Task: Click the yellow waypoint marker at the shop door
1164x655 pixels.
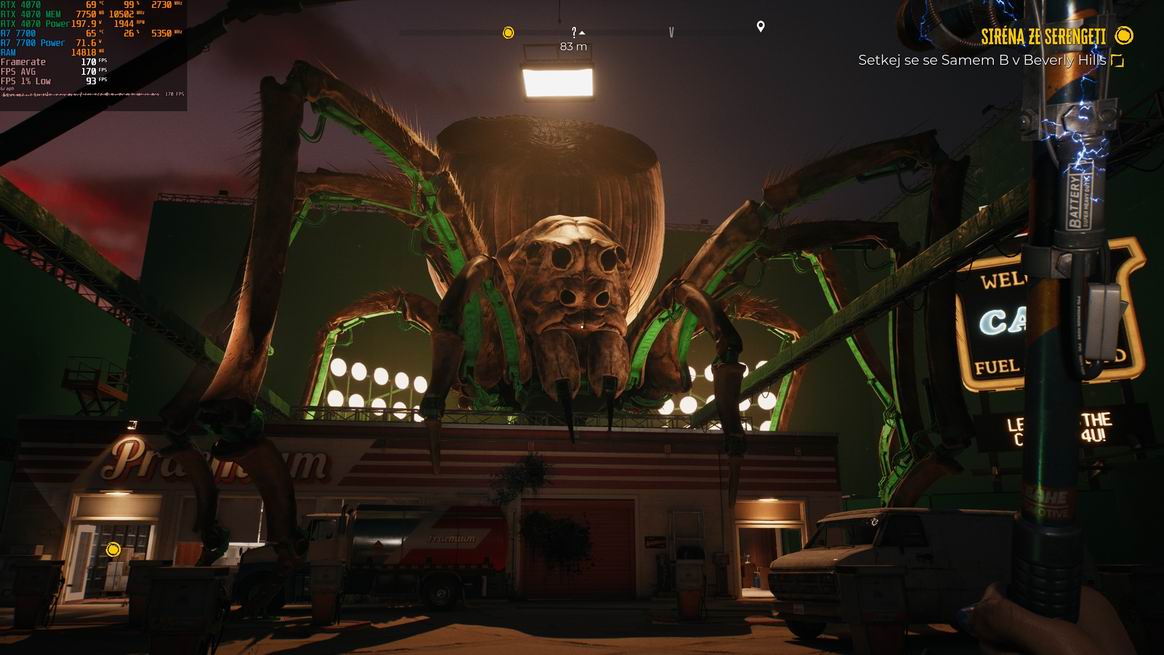Action: (113, 549)
